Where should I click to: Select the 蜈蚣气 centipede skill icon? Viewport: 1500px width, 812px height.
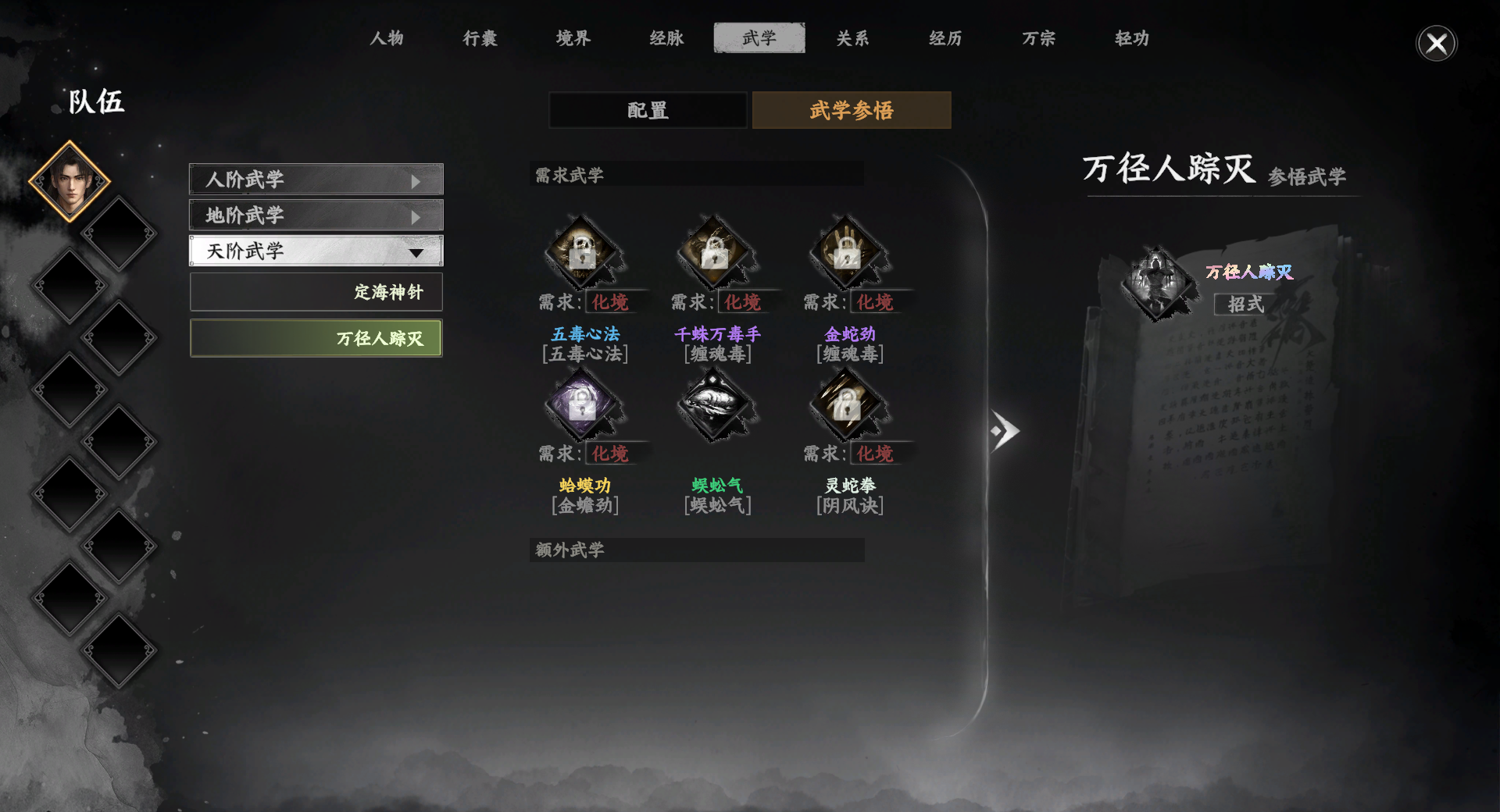click(x=715, y=404)
